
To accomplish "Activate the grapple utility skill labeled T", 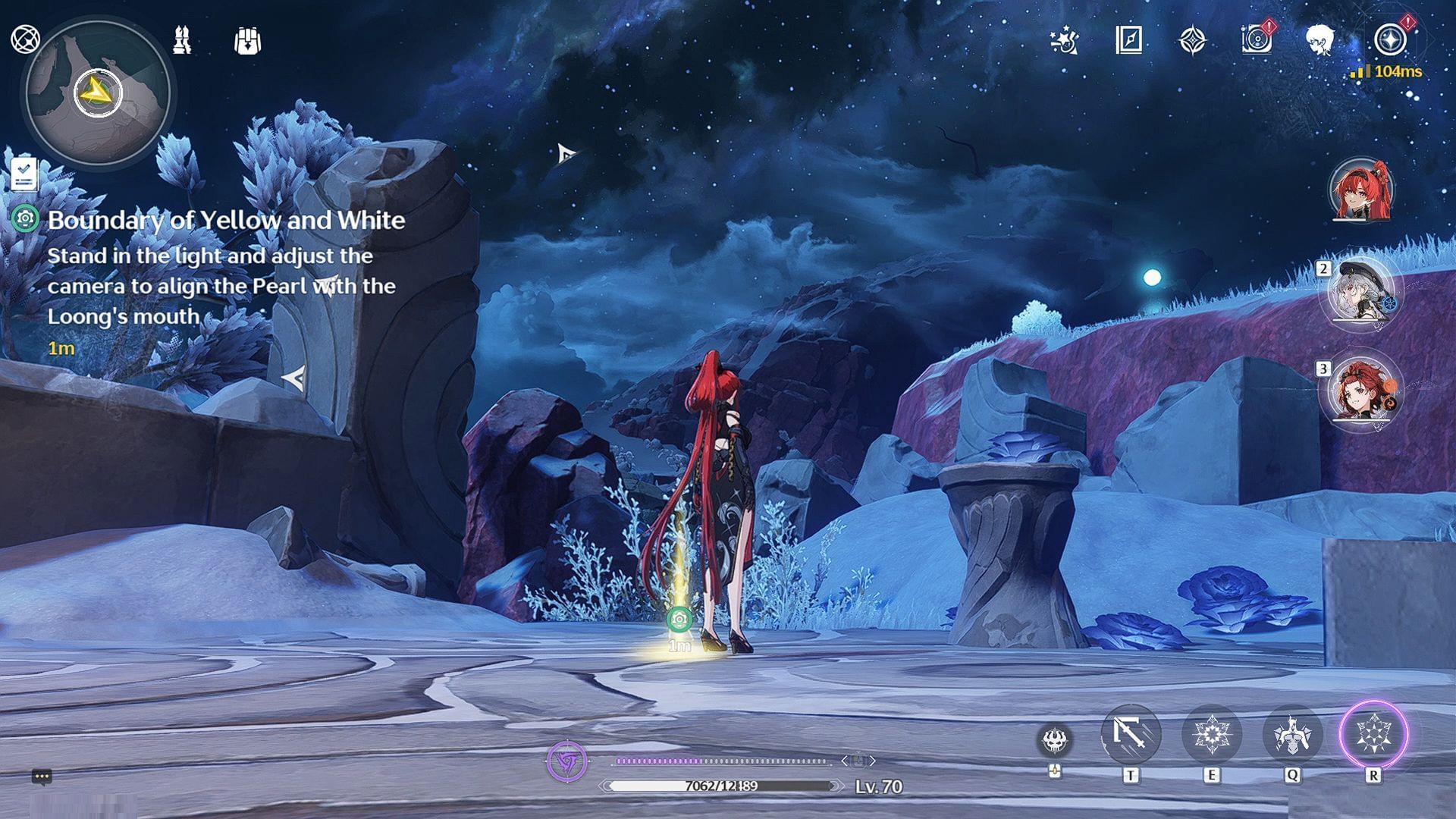I will [1130, 734].
